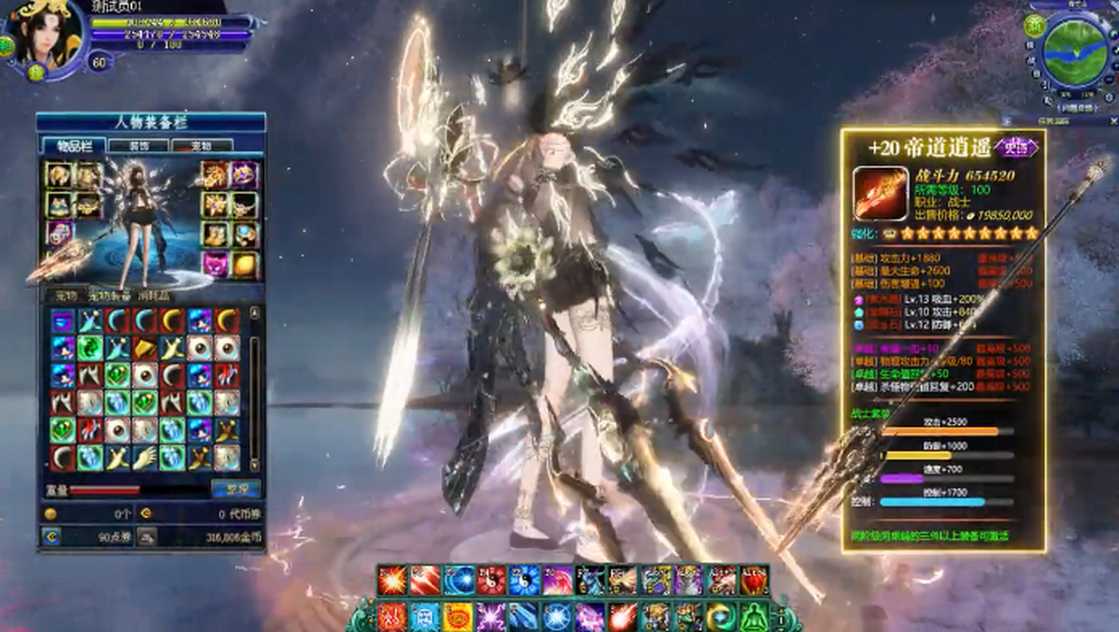Click the player portrait avatar

click(43, 36)
